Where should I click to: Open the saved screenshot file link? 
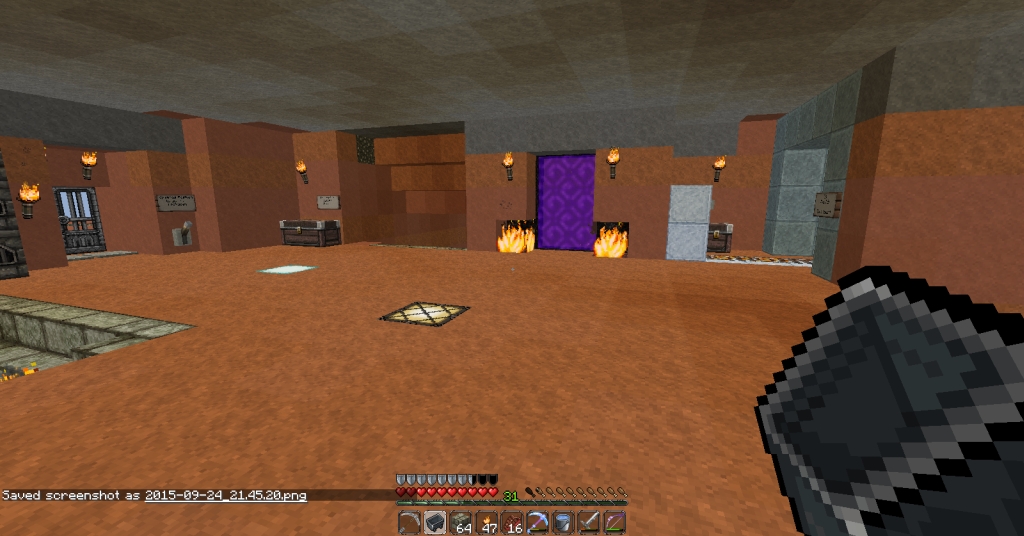225,495
